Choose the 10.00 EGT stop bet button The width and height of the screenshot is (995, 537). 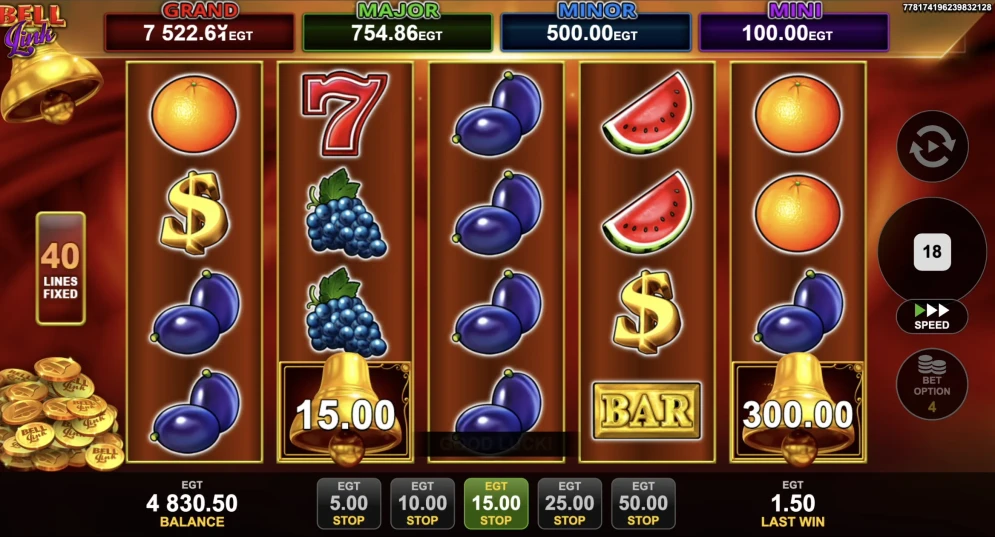pyautogui.click(x=422, y=503)
